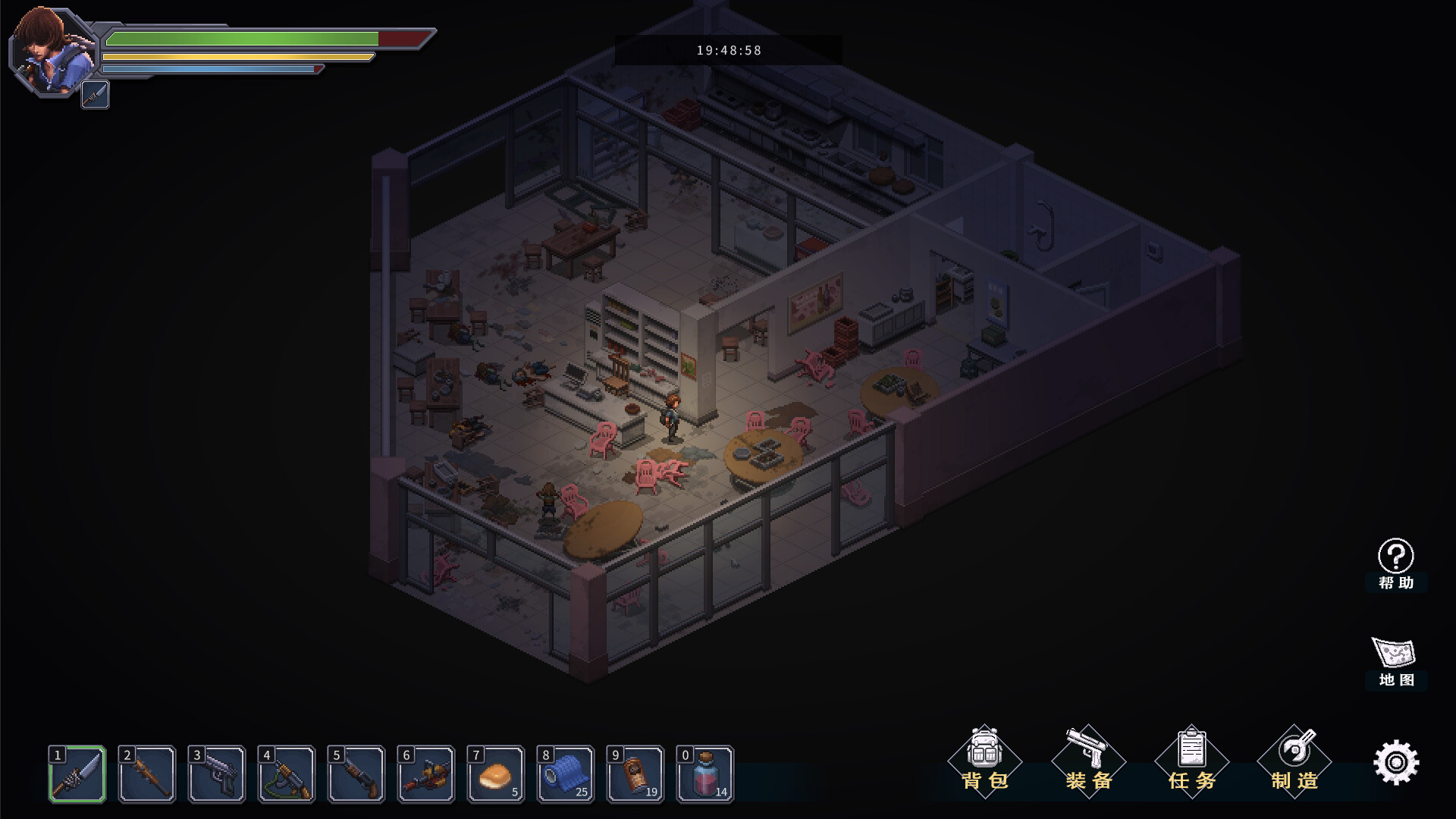Open the backpack (背包) menu
The height and width of the screenshot is (819, 1456).
point(985,761)
